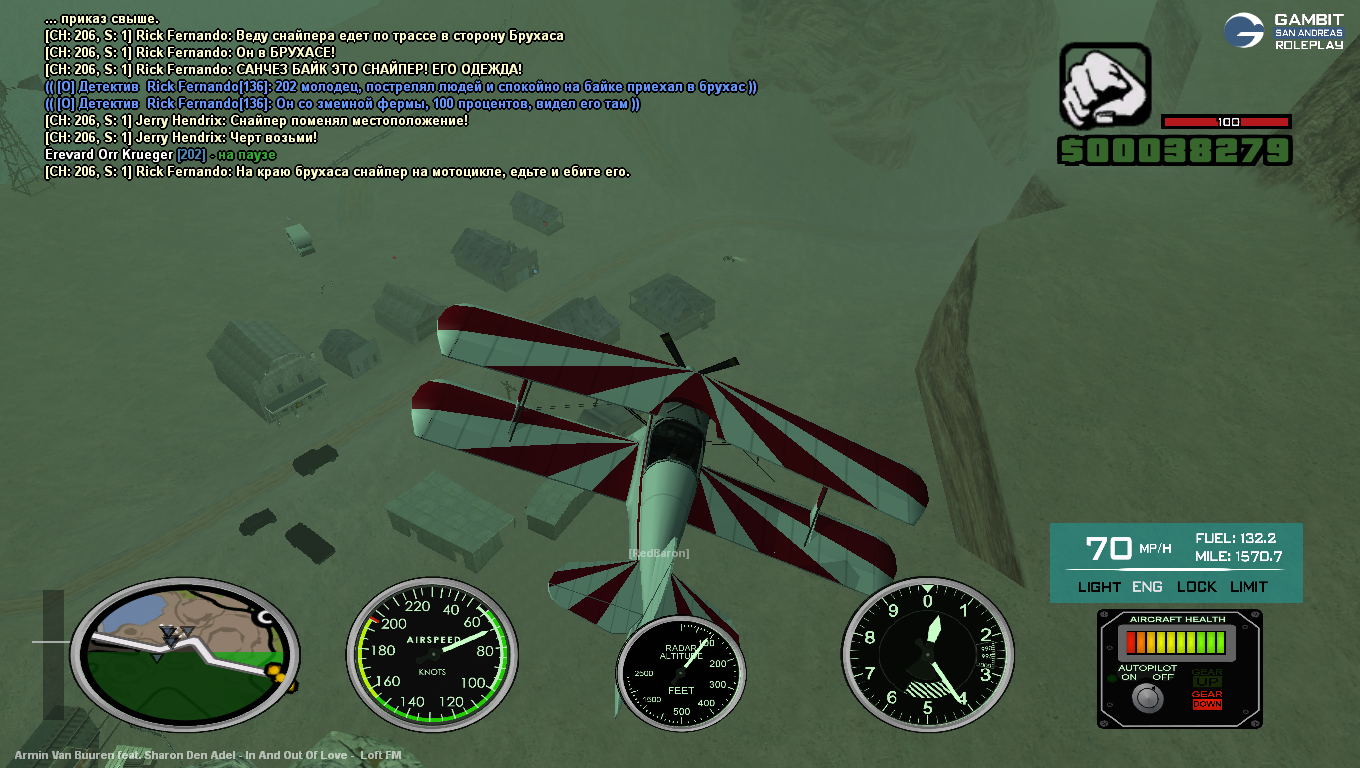This screenshot has height=768, width=1360.
Task: Toggle the LIGHT indicator on the speedometer
Action: coord(1099,587)
